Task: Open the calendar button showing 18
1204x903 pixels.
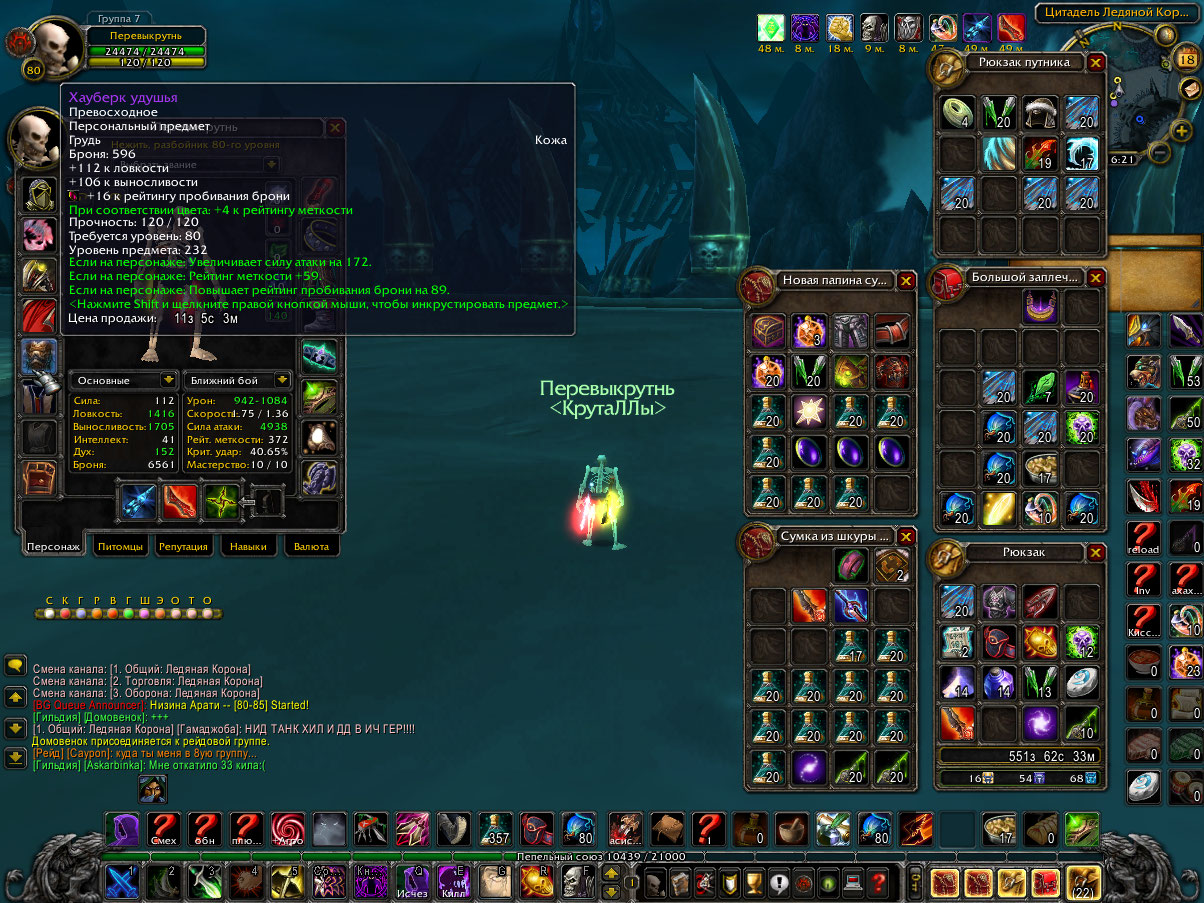Action: tap(1190, 61)
